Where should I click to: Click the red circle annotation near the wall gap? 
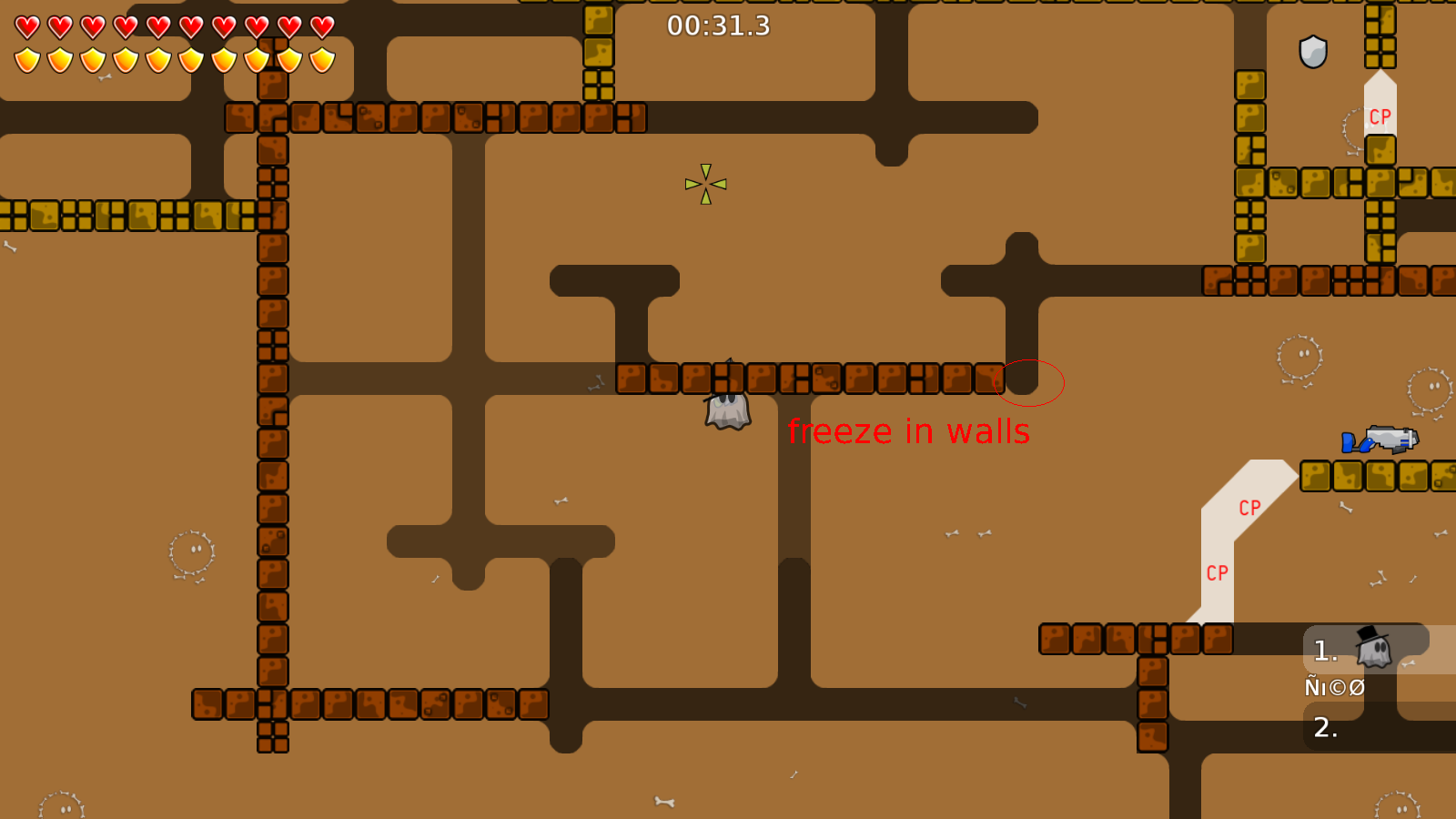tap(1030, 383)
